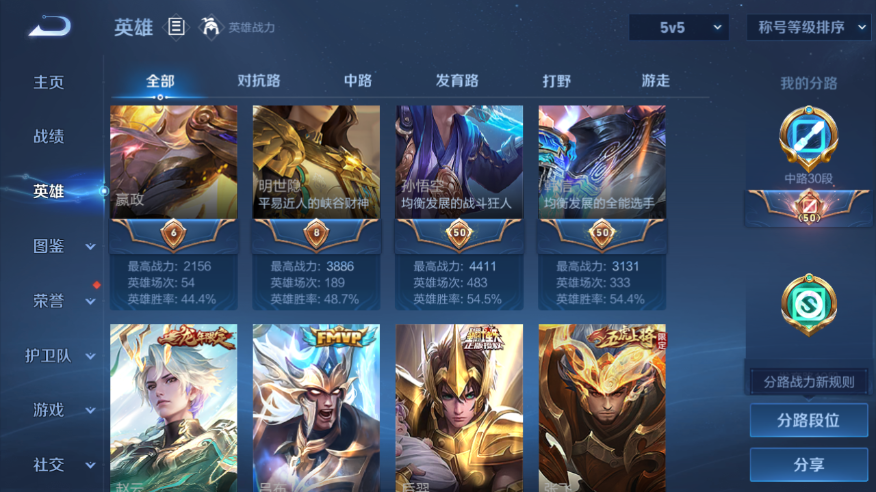876x492 pixels.
Task: Select the 嬴政 hero card
Action: 174,165
